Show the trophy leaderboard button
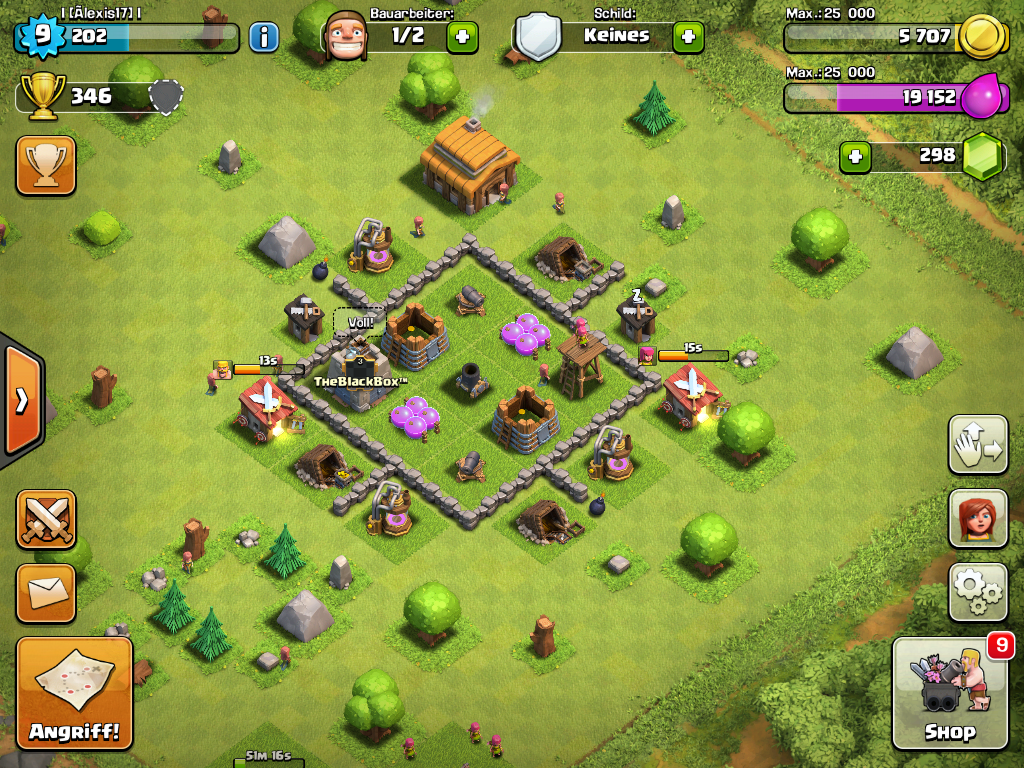The height and width of the screenshot is (768, 1024). click(x=46, y=165)
